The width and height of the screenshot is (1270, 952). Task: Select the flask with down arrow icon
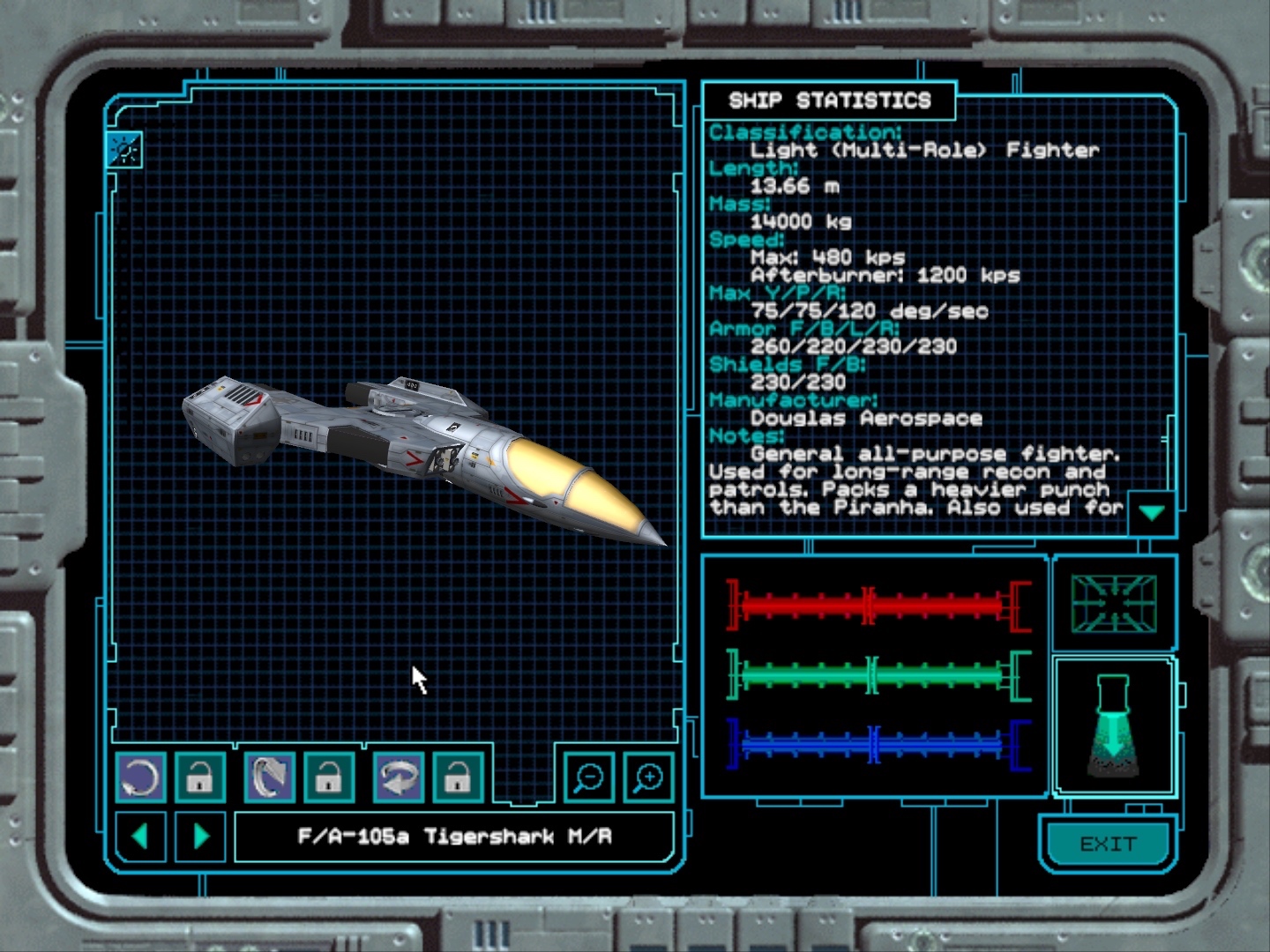(x=1113, y=726)
